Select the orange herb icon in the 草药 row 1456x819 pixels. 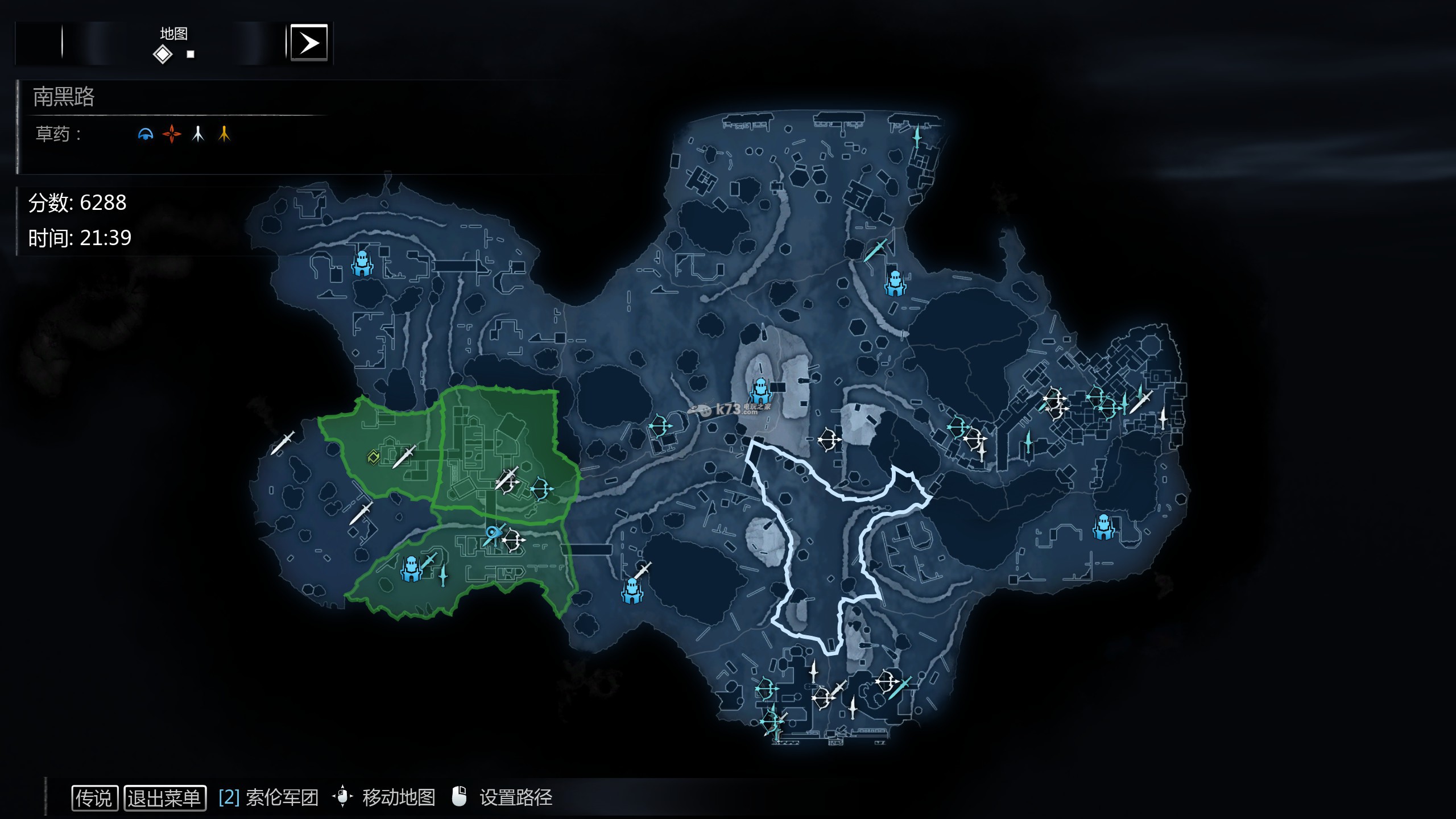(x=224, y=134)
